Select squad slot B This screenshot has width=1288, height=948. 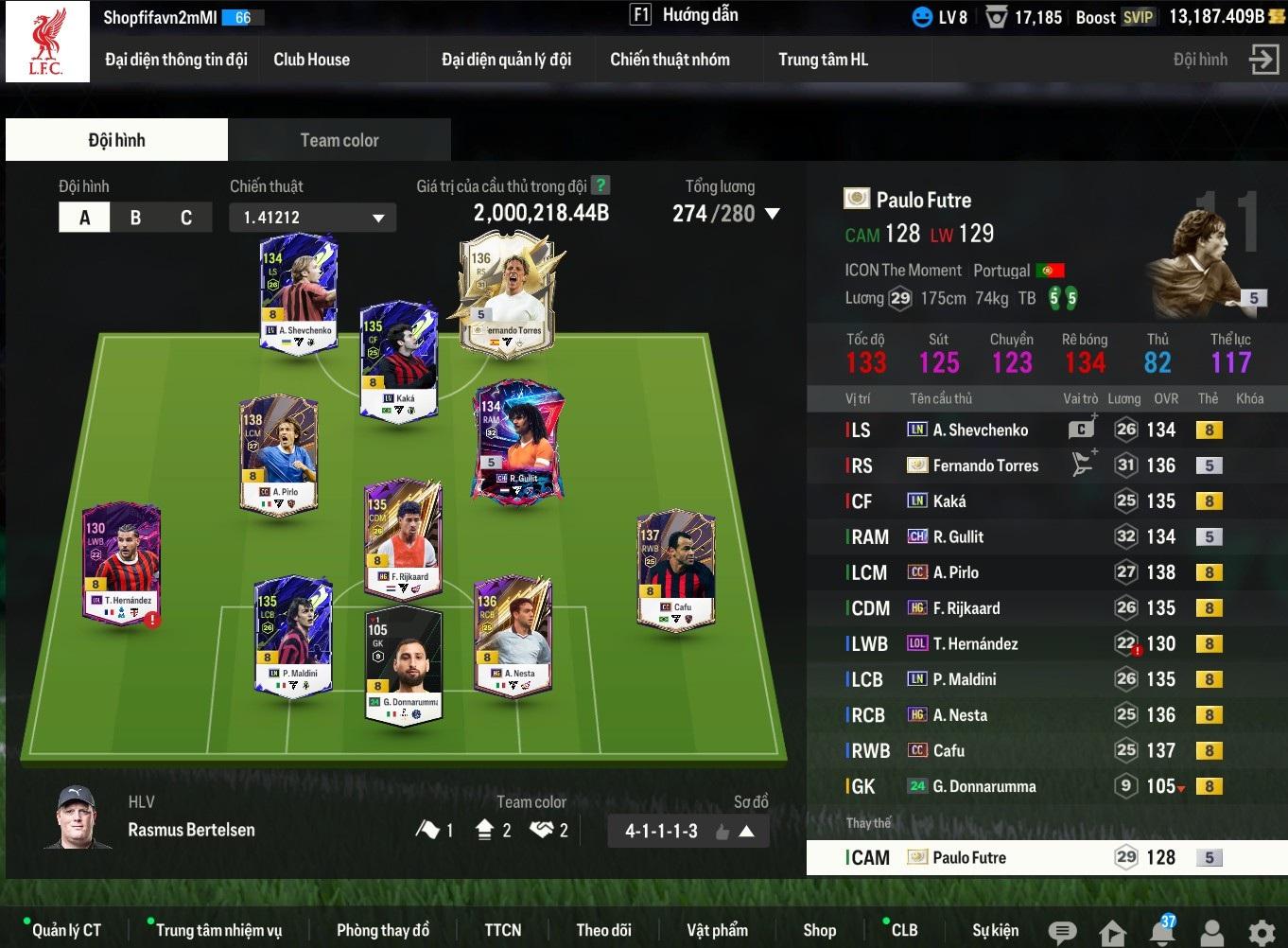coord(135,218)
